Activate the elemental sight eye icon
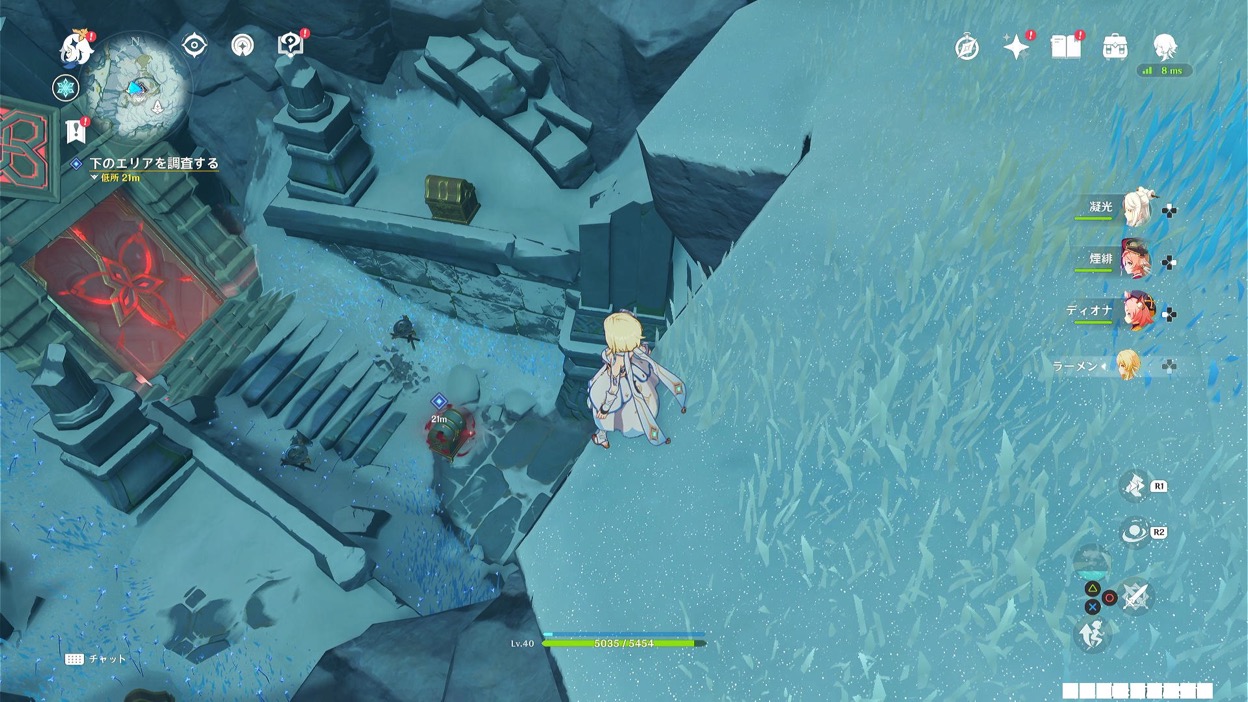1248x702 pixels. (x=194, y=45)
